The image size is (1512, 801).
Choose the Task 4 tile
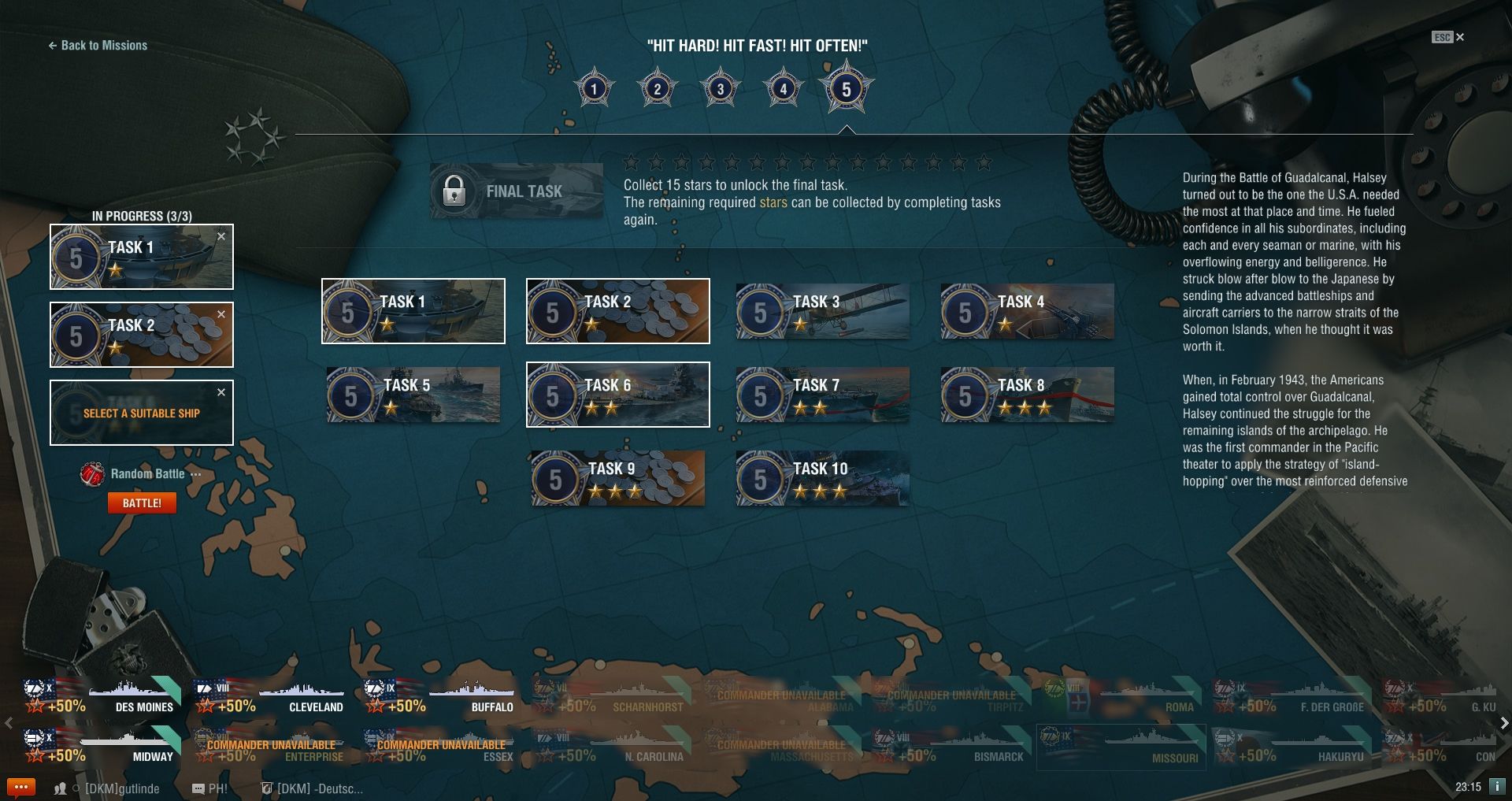click(1027, 312)
